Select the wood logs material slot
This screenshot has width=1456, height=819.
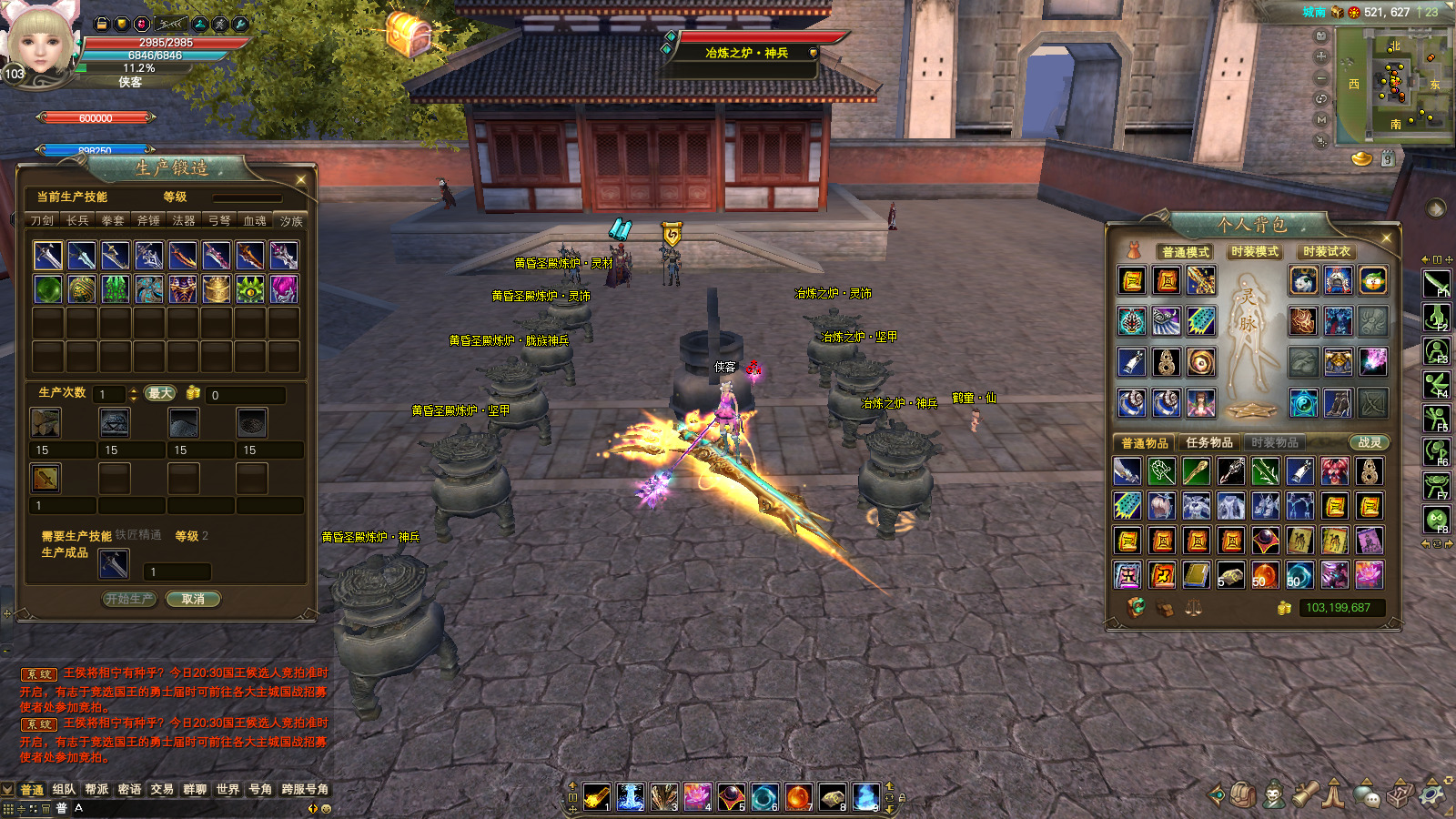[x=45, y=422]
